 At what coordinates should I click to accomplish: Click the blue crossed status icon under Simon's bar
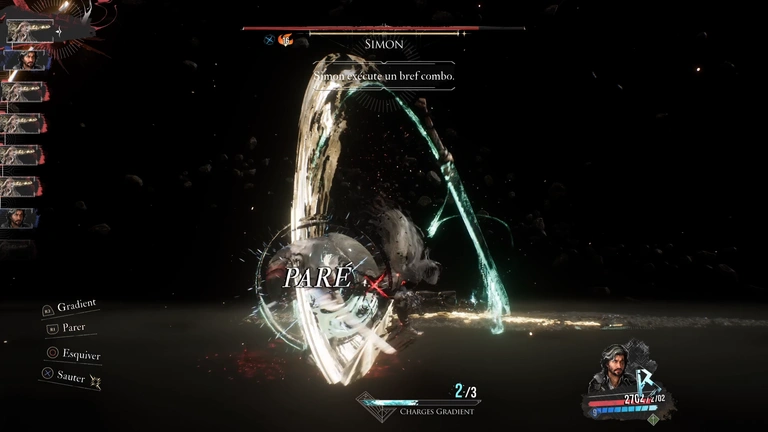pos(269,40)
